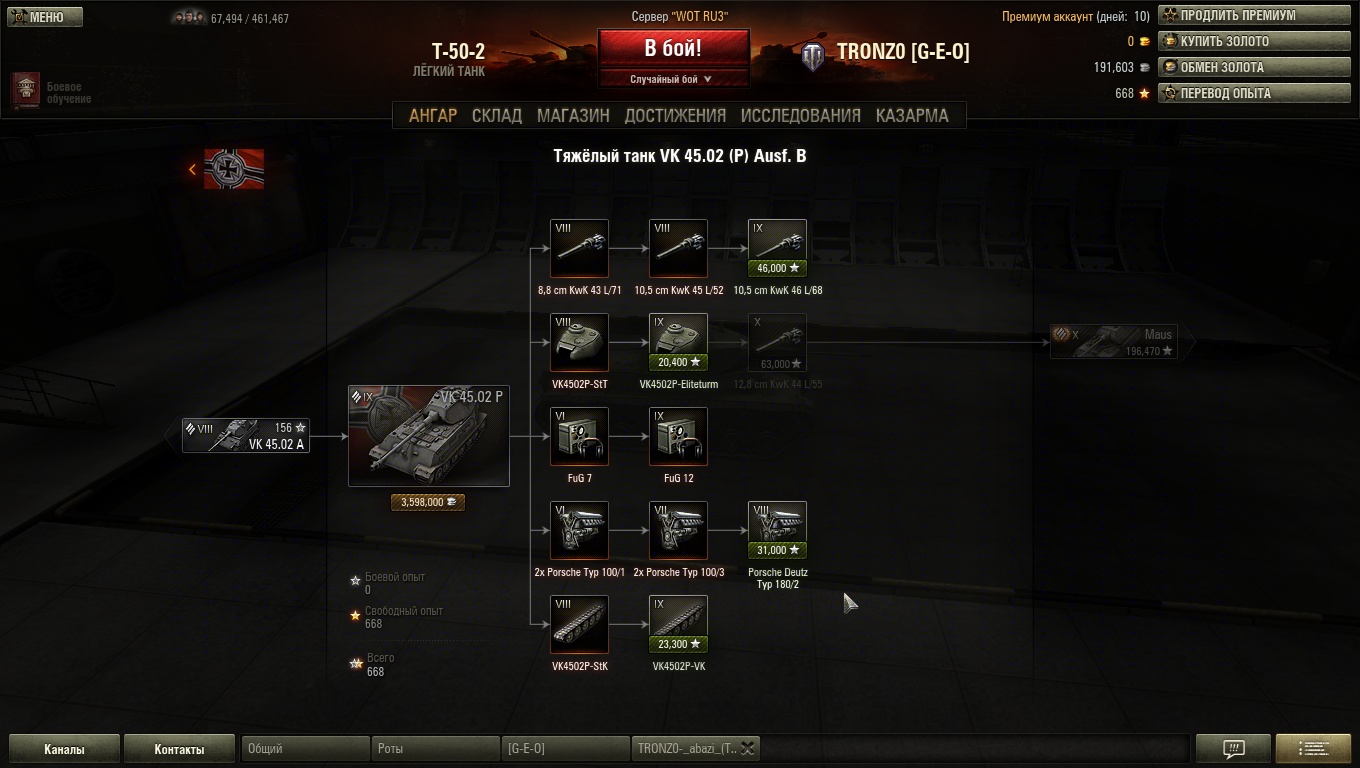Go back to the German tech tree

click(x=228, y=169)
